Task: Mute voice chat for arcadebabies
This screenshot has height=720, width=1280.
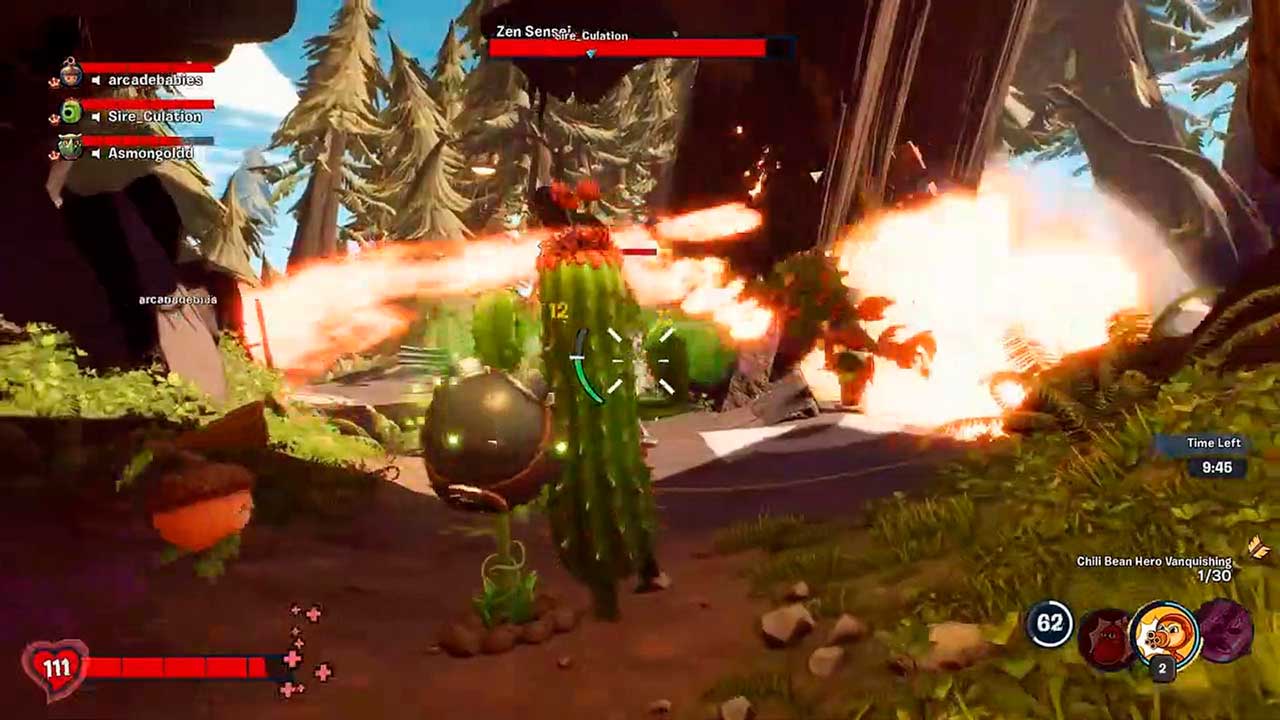Action: (97, 79)
